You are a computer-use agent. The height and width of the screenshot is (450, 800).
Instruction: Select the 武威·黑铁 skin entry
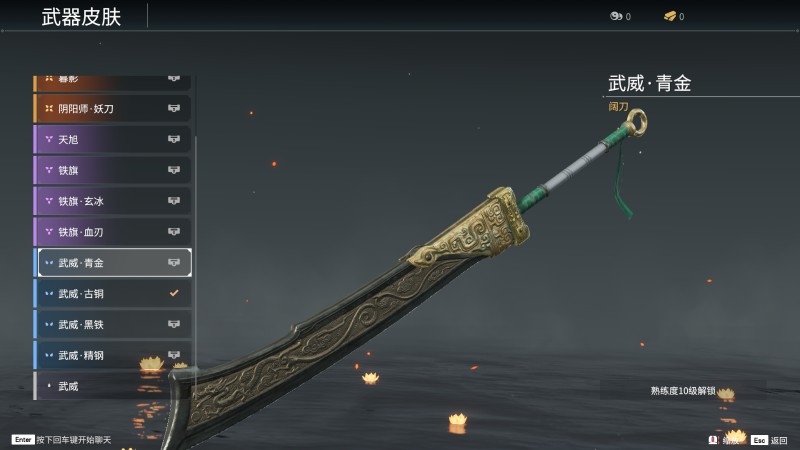[112, 324]
